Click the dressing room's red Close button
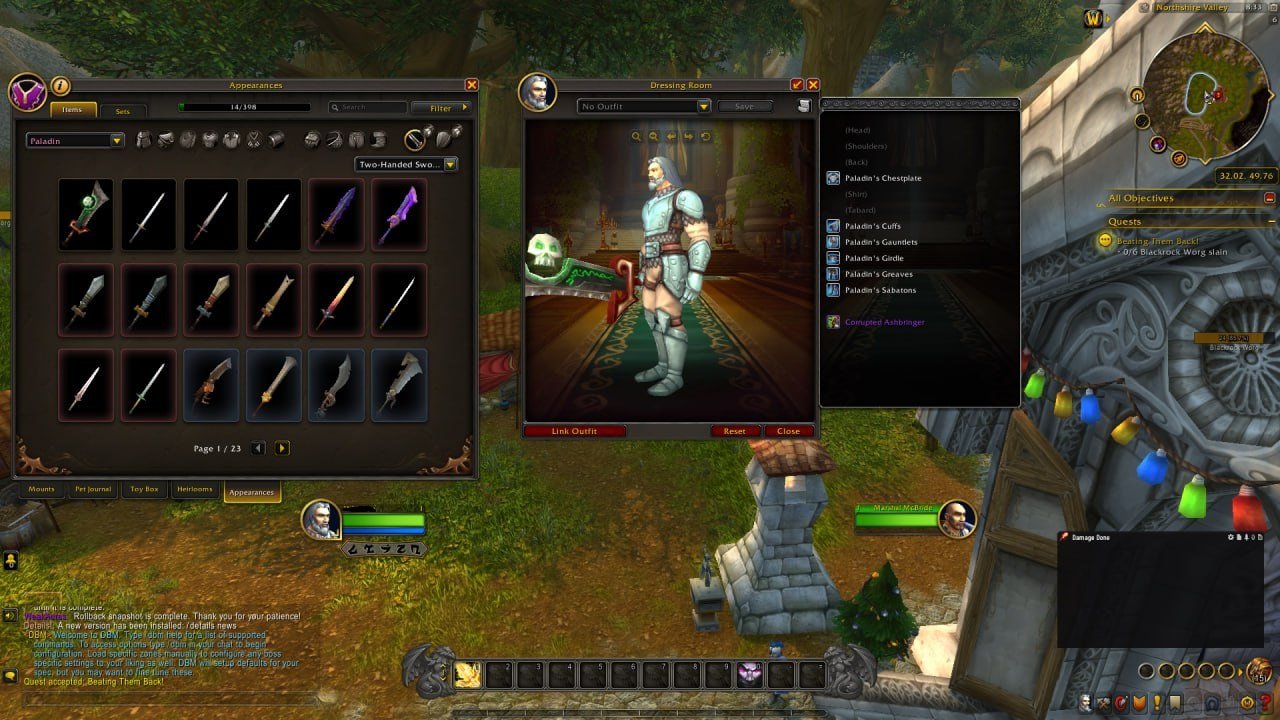This screenshot has height=720, width=1280. 788,431
